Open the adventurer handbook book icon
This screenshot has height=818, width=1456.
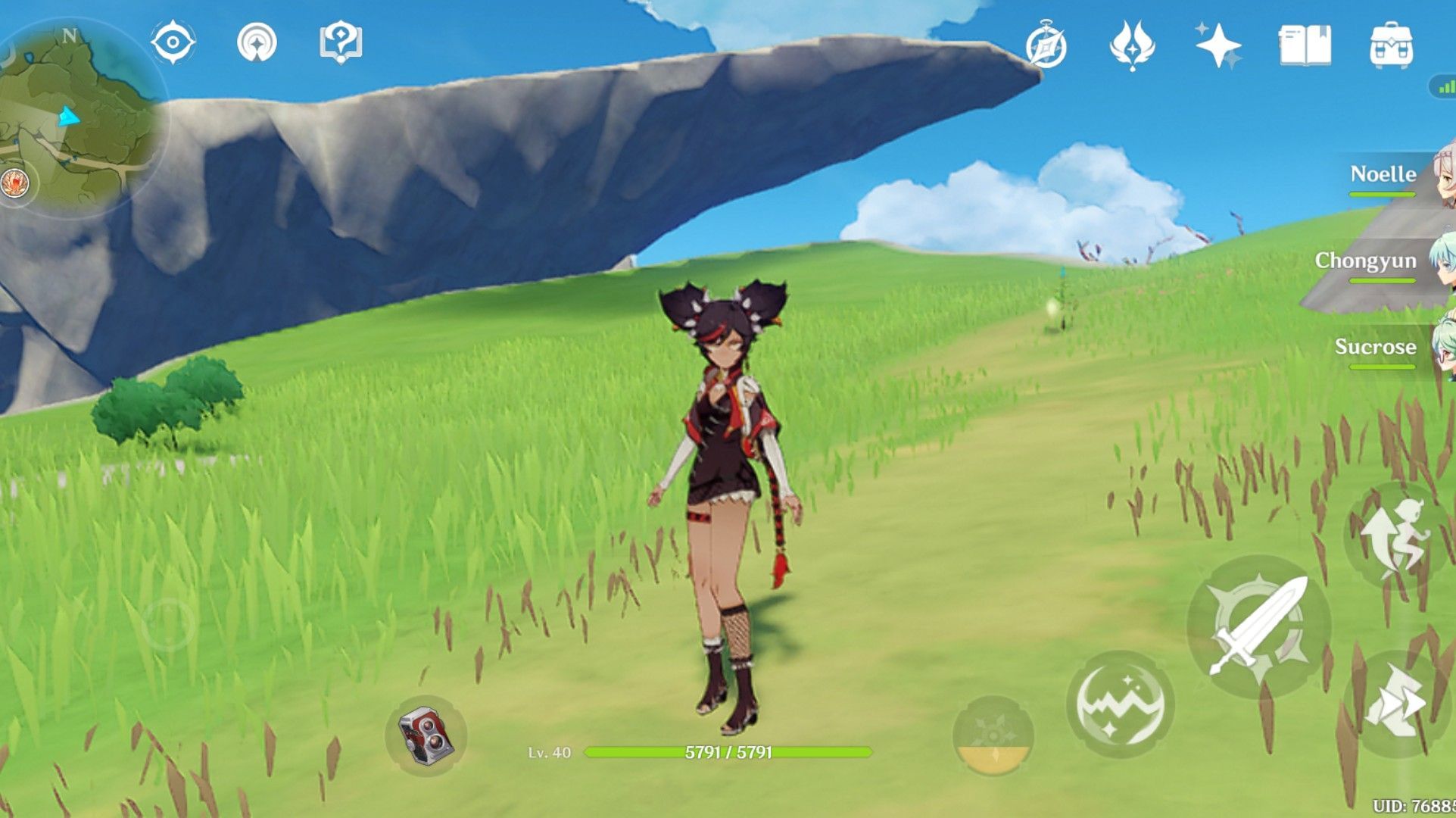pos(1305,45)
